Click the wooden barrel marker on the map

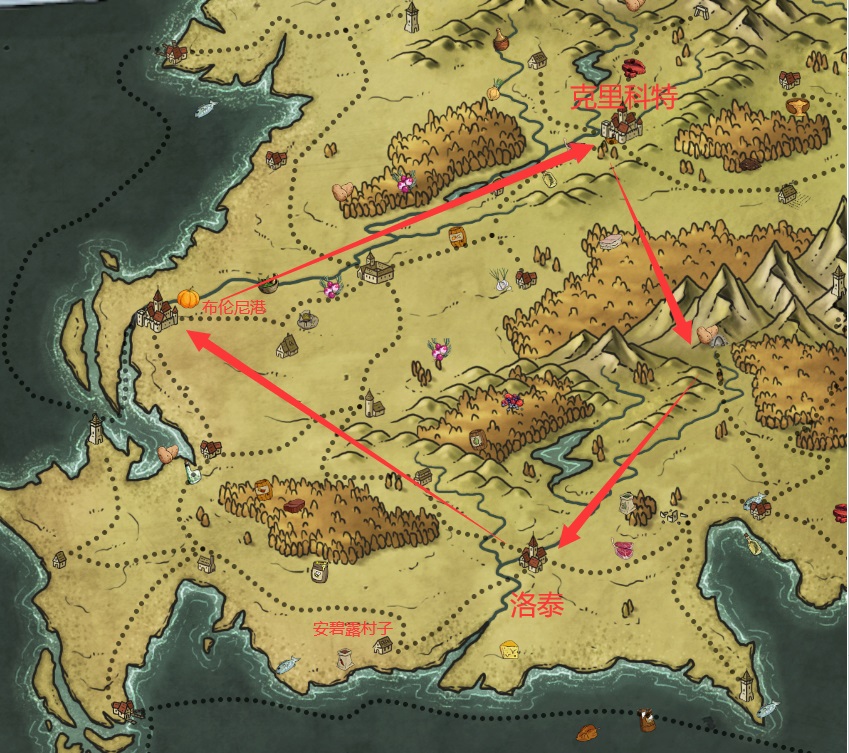pos(458,236)
